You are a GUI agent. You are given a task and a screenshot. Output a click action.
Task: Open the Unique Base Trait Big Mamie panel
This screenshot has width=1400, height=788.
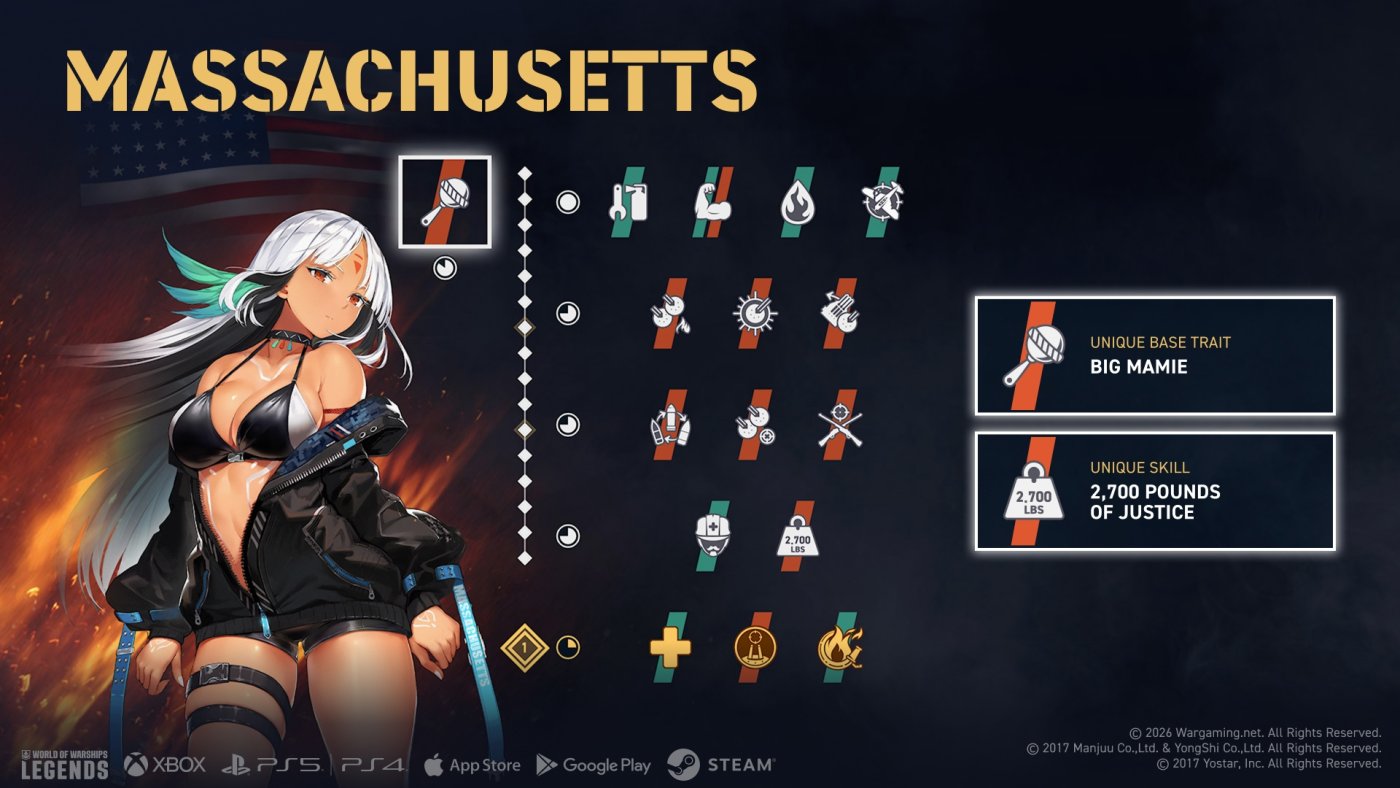[1155, 355]
